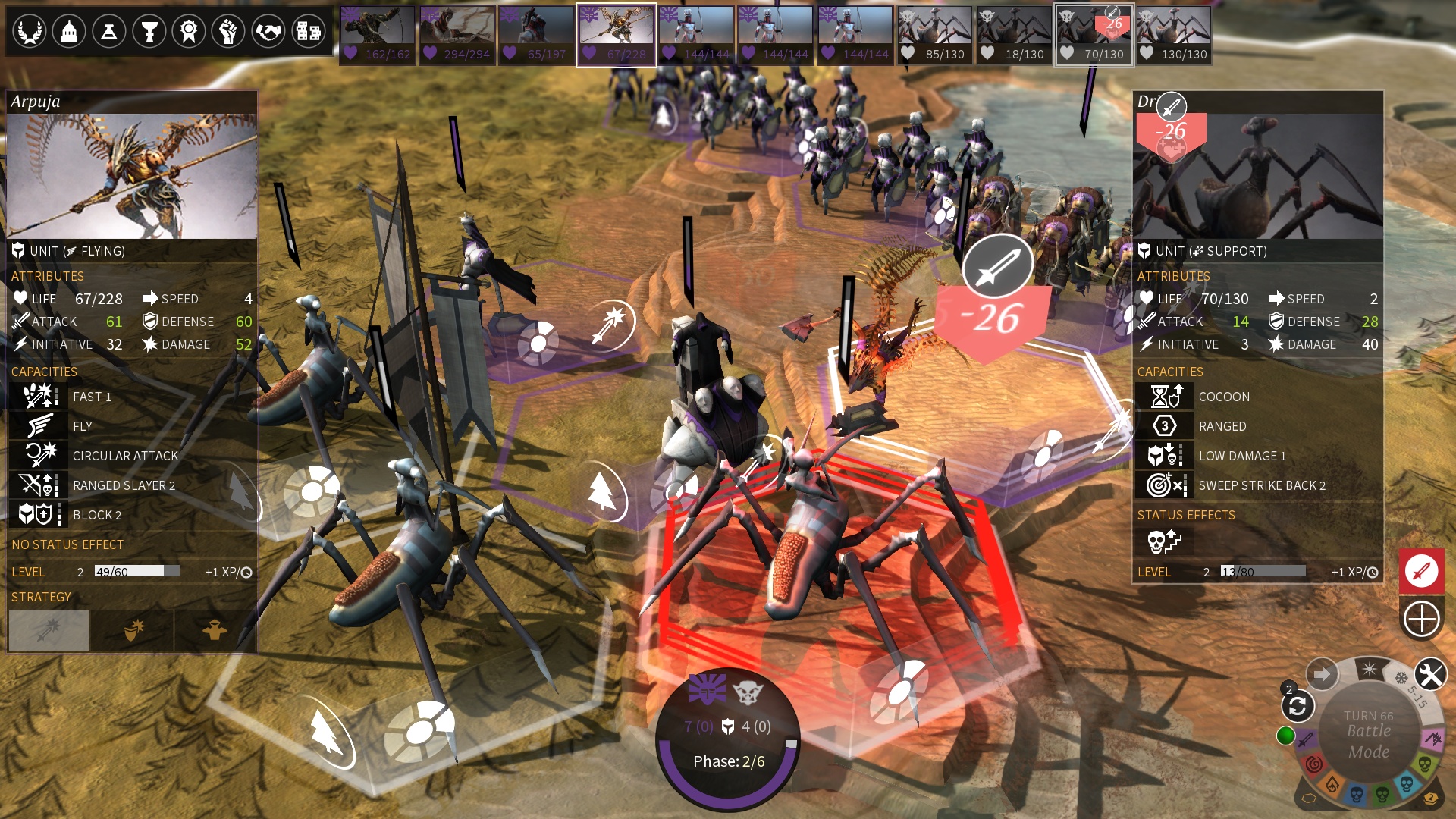This screenshot has height=819, width=1456.
Task: Activate the red sword attack button
Action: tap(1421, 570)
